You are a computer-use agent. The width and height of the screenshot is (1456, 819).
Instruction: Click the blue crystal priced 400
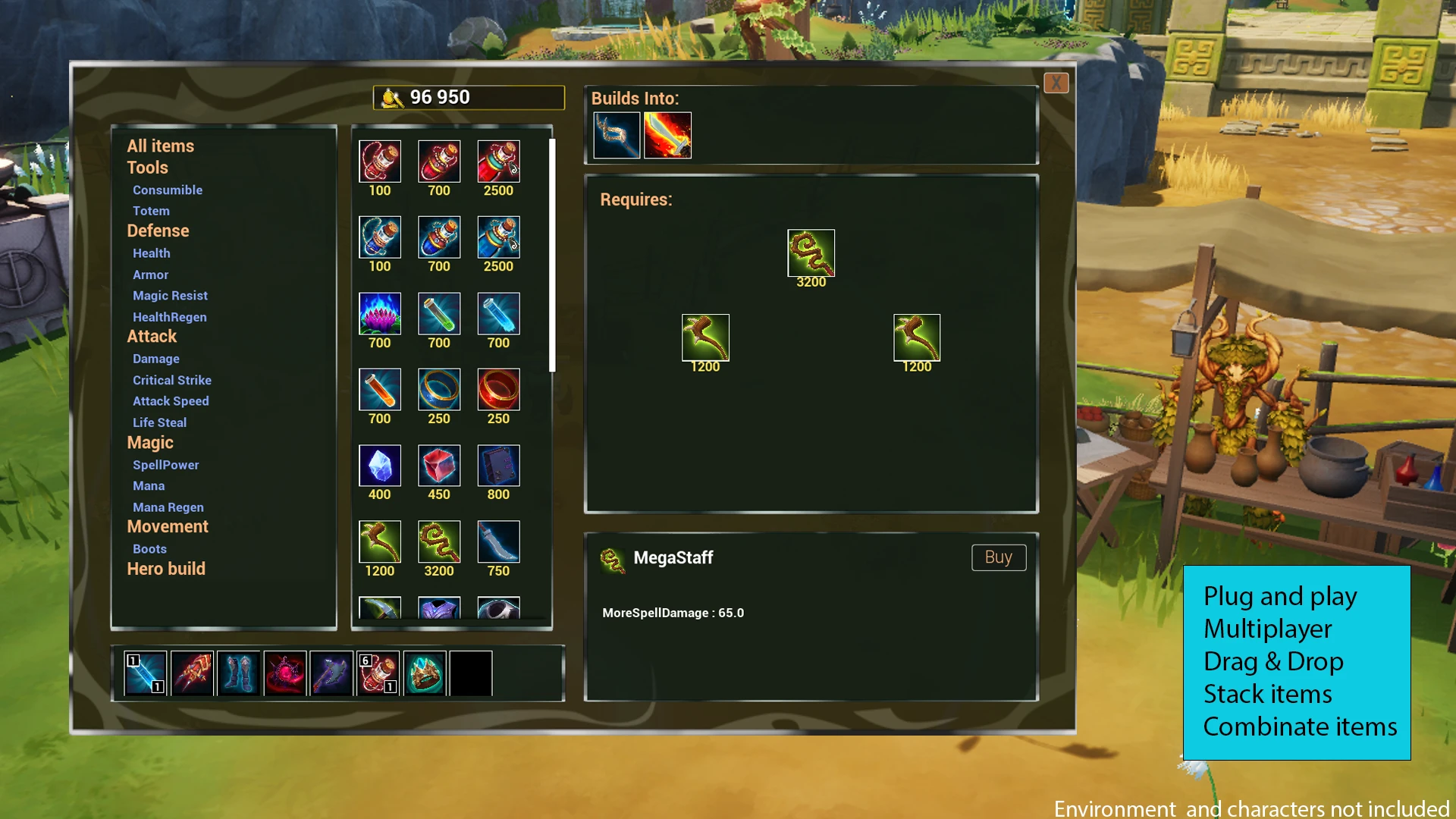click(x=380, y=465)
